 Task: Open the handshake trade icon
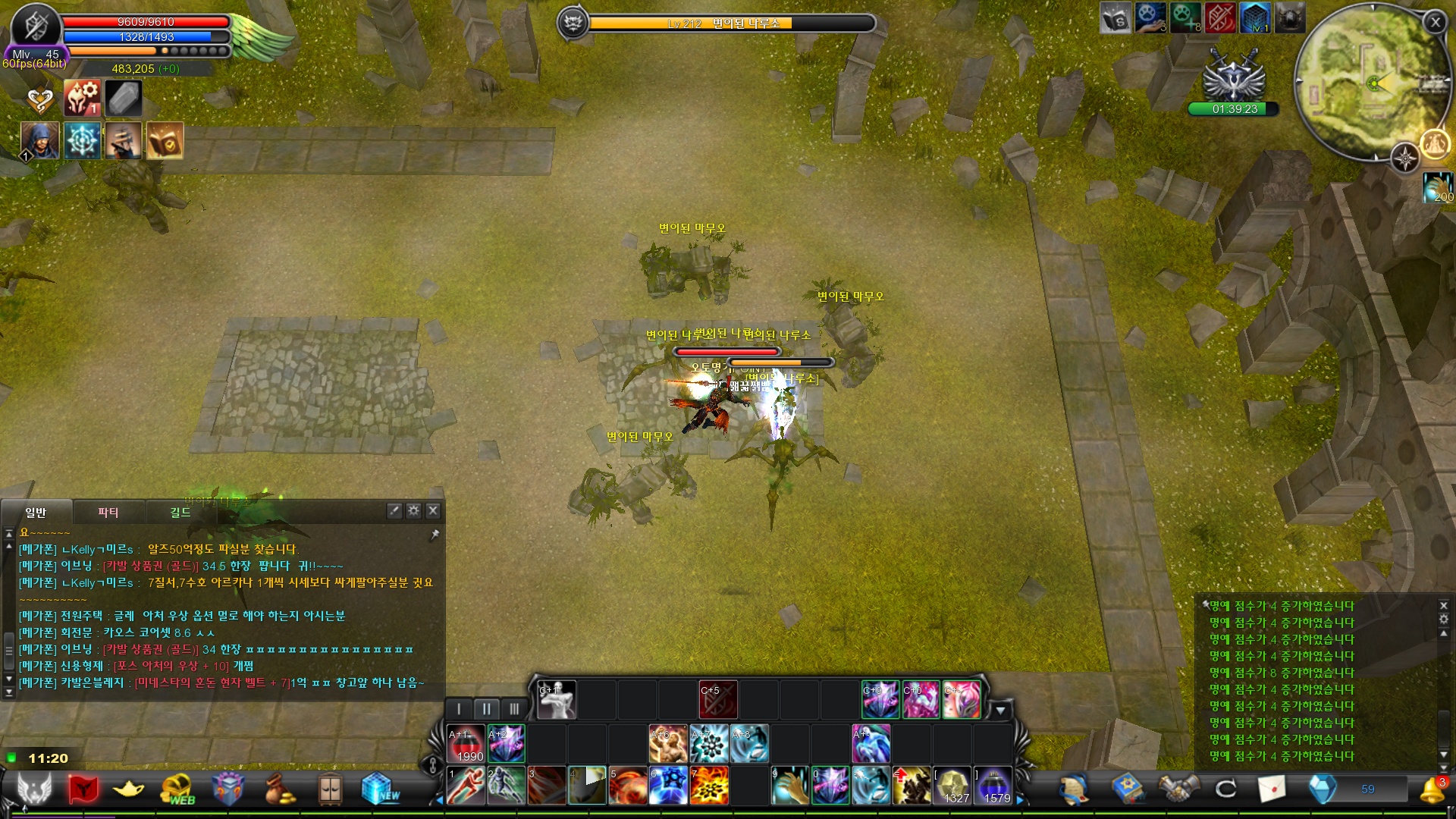[1178, 789]
